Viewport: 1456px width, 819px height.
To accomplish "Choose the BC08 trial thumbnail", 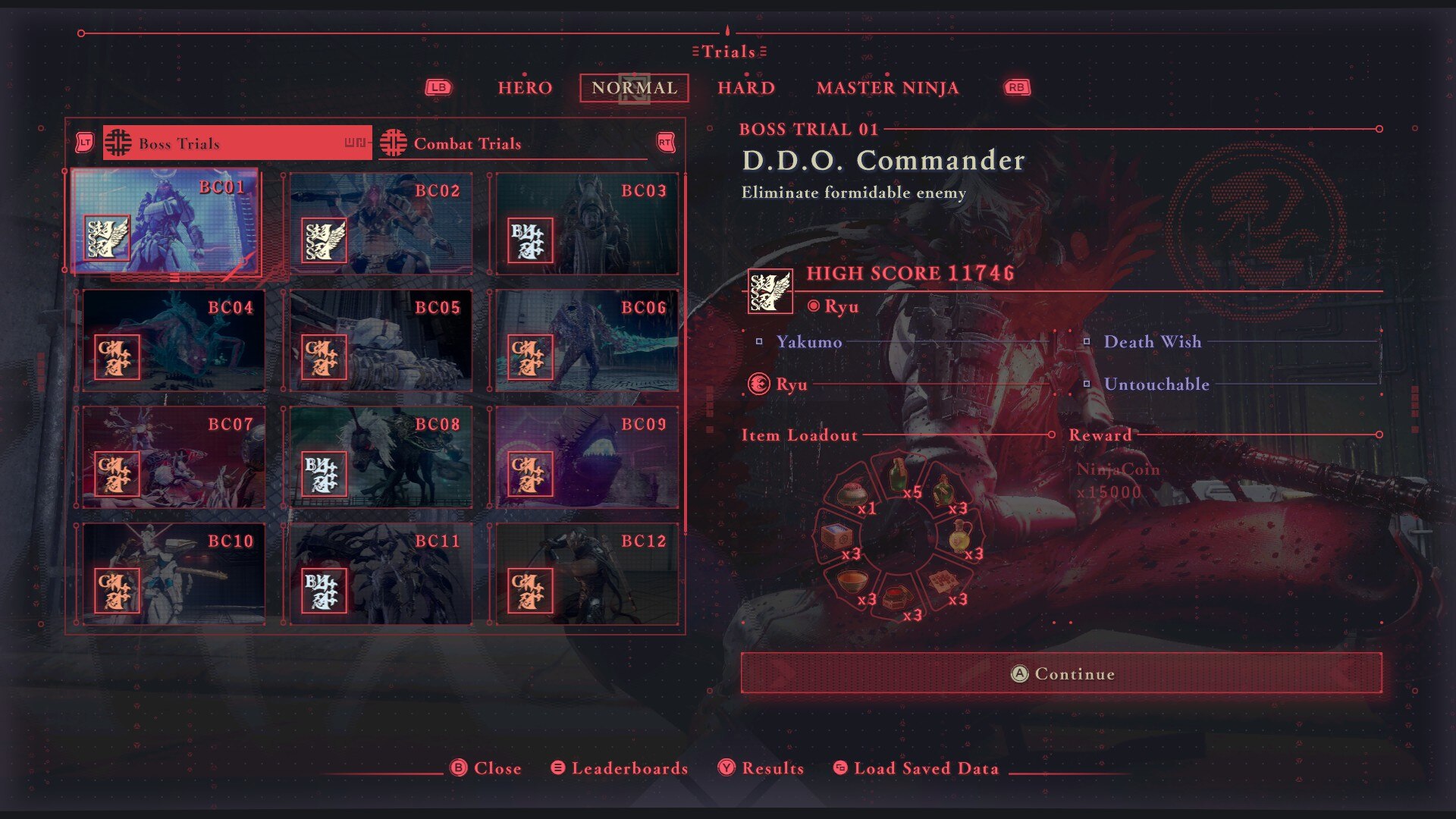I will (380, 457).
